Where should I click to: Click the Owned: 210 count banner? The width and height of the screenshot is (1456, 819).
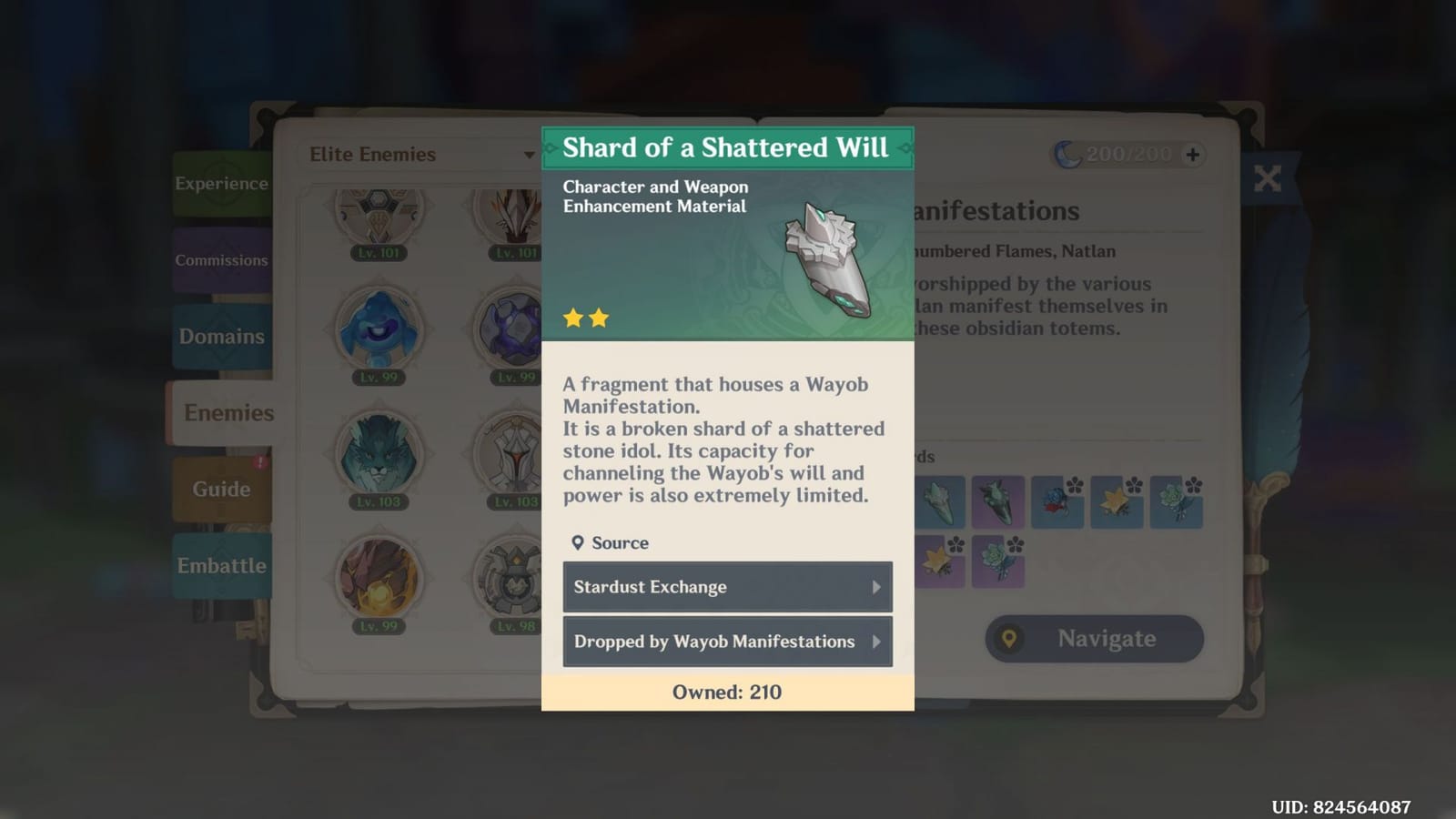727,692
